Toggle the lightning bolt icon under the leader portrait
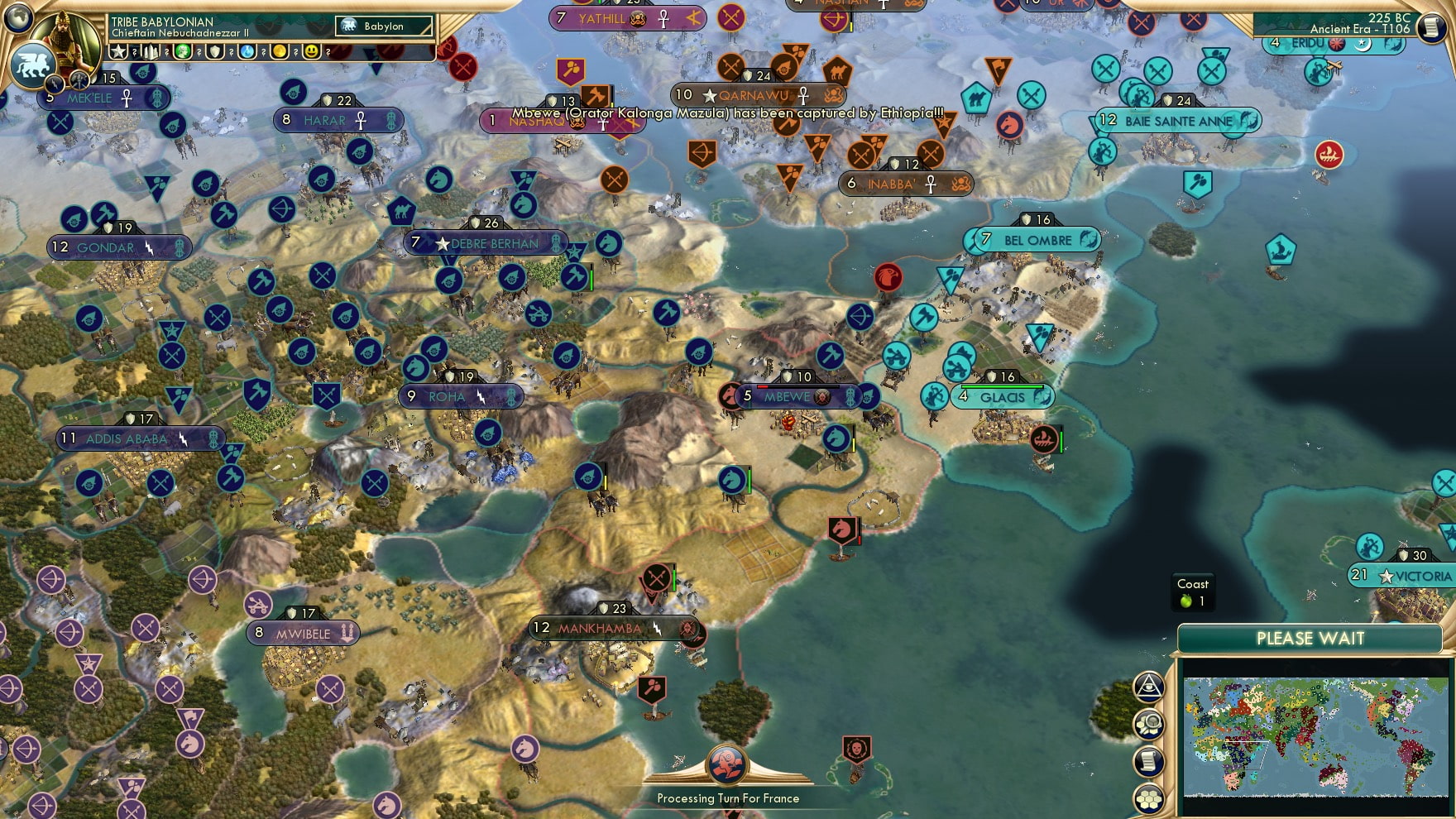 tap(55, 84)
